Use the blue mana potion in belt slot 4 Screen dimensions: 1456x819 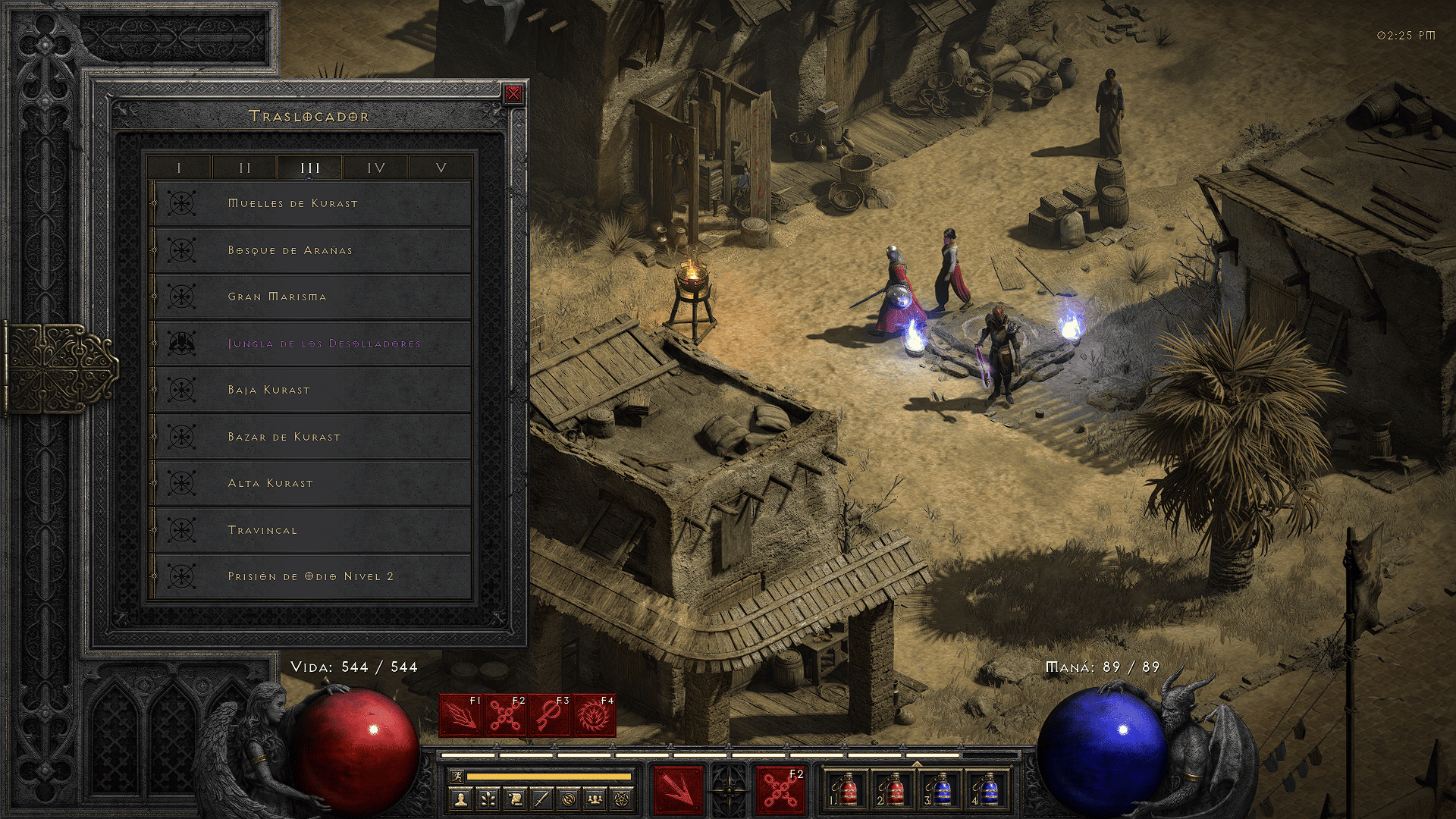(x=989, y=790)
